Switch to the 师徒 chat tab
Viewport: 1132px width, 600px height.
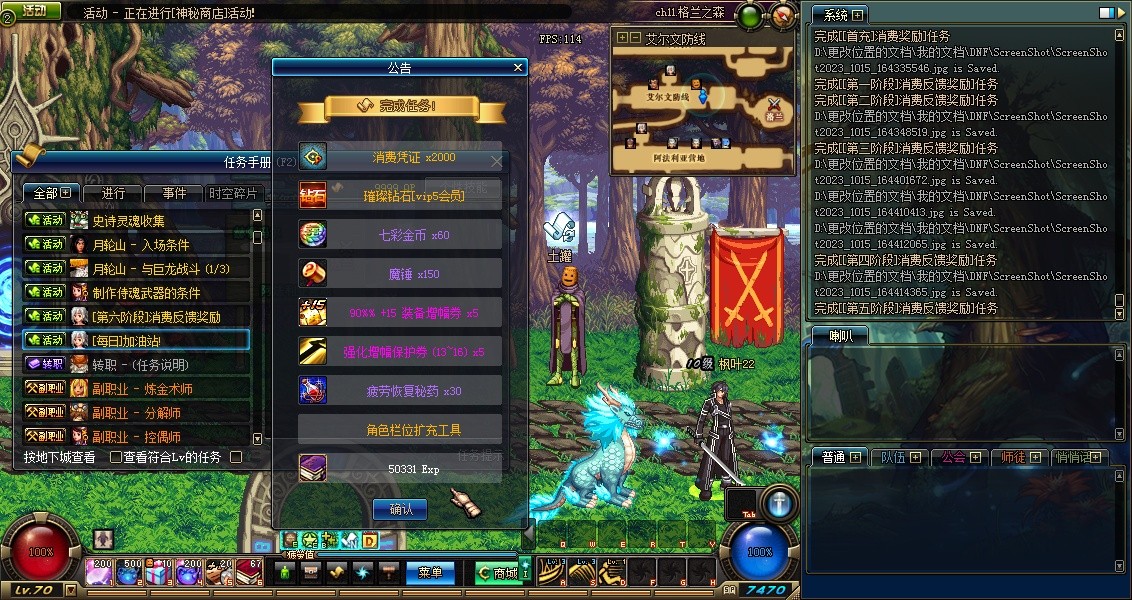(1019, 457)
